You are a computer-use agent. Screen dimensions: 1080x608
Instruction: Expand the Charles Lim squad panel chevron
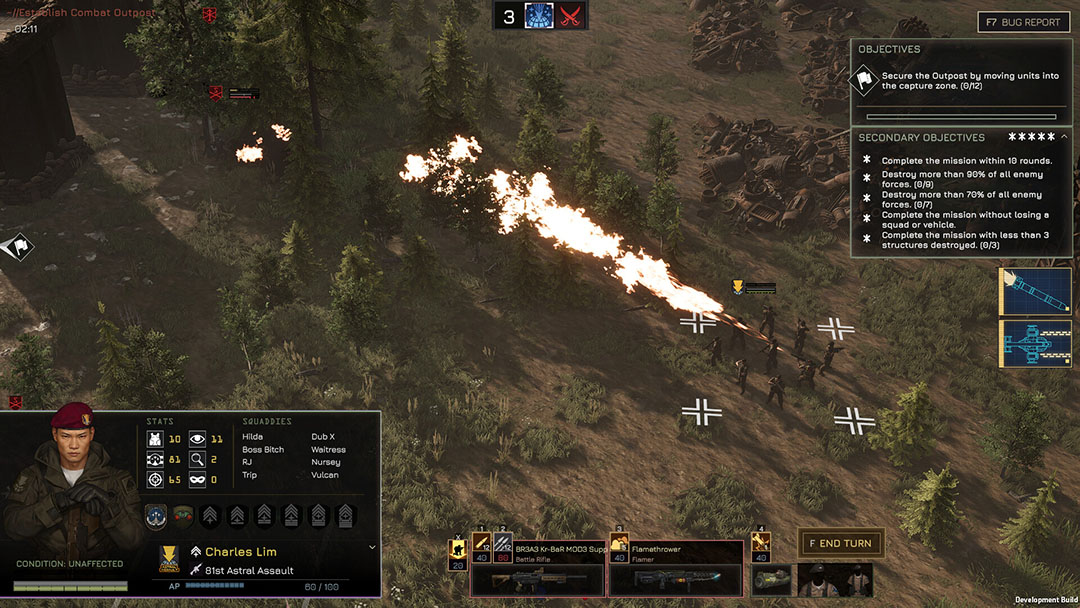(x=372, y=548)
